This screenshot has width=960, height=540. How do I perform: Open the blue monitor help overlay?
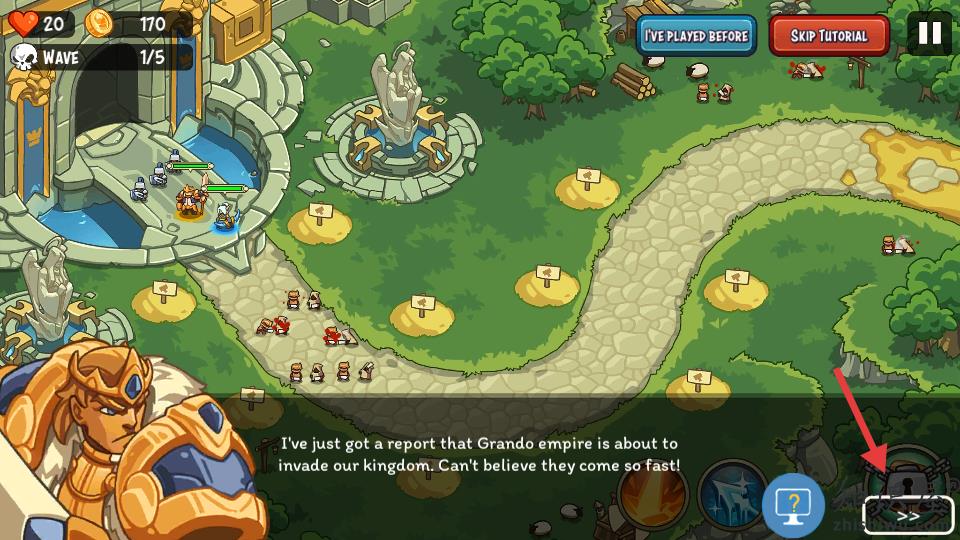(x=793, y=506)
